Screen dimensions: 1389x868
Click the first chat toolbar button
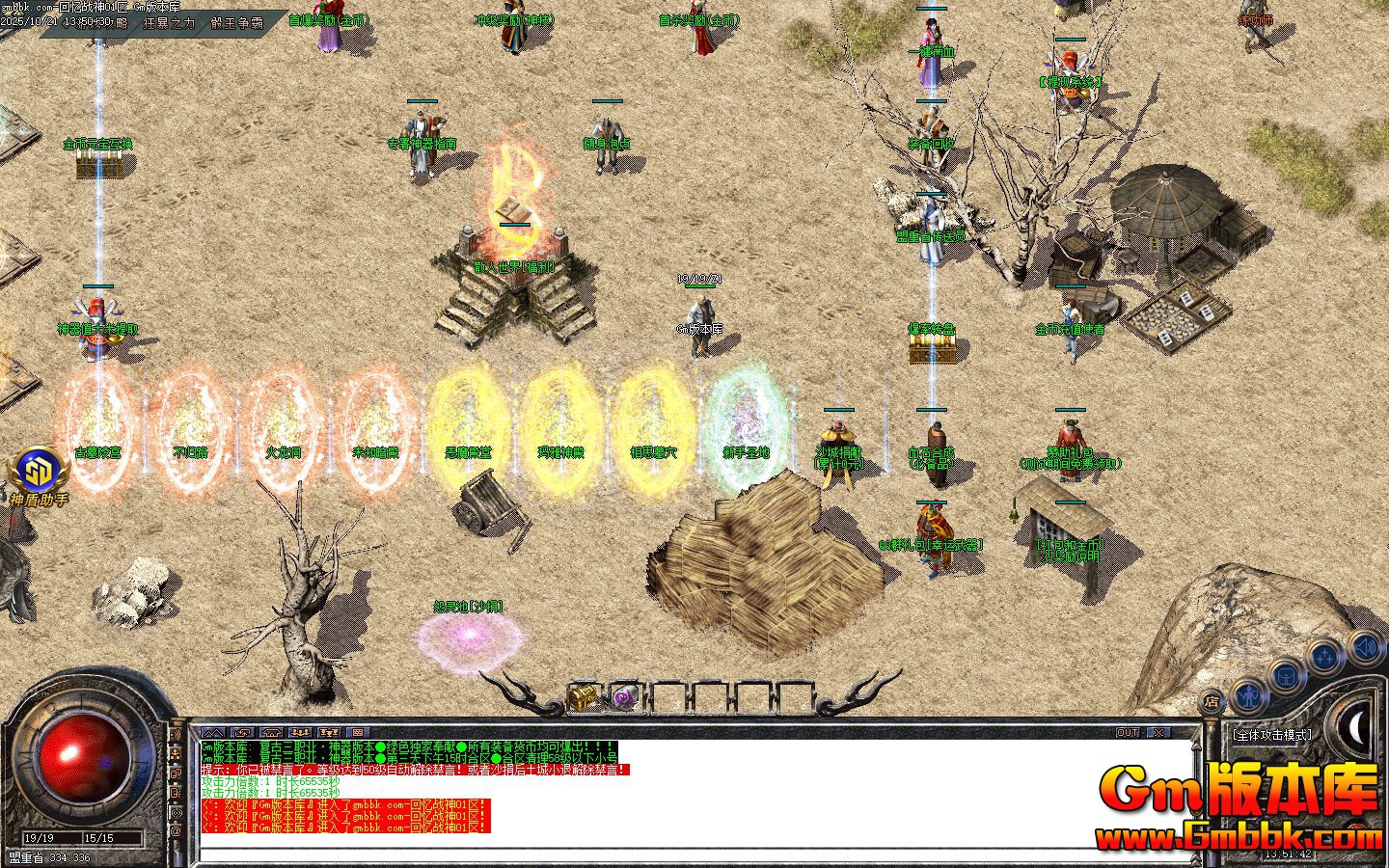(212, 733)
